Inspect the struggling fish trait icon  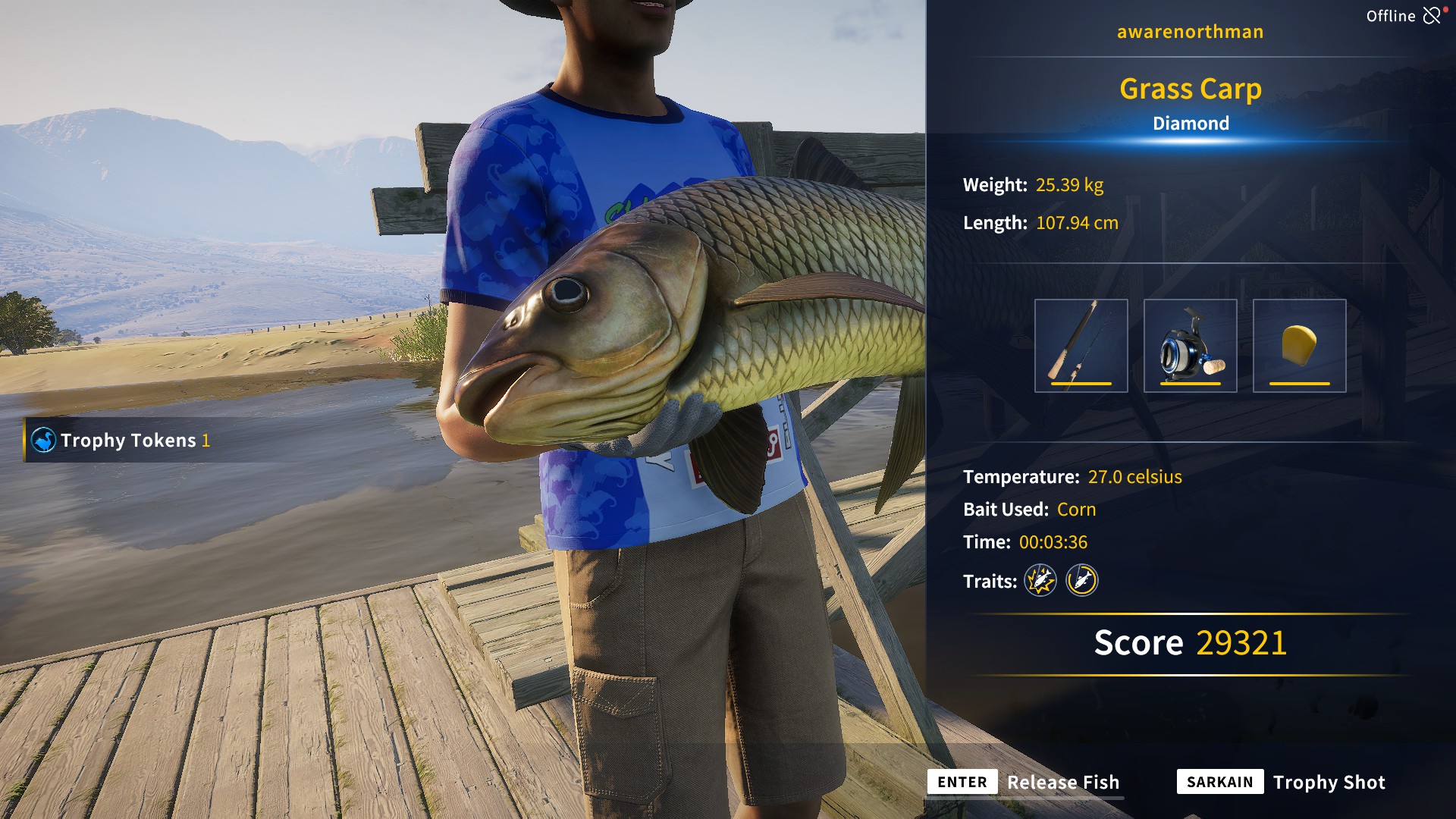tap(1040, 581)
